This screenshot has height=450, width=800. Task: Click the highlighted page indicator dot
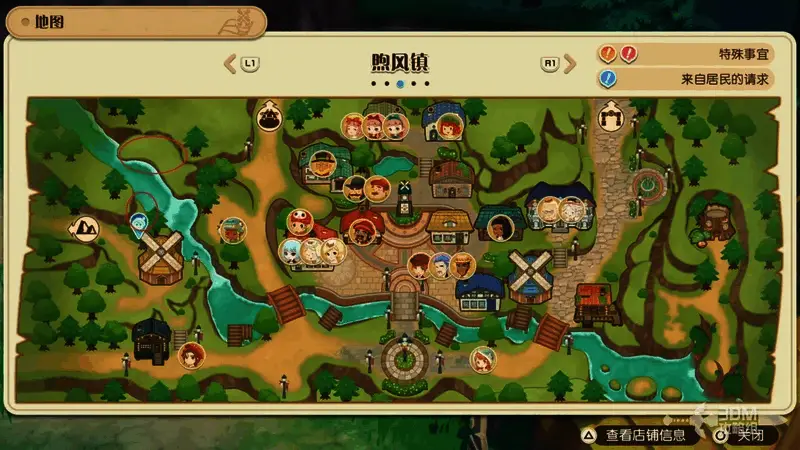point(400,85)
